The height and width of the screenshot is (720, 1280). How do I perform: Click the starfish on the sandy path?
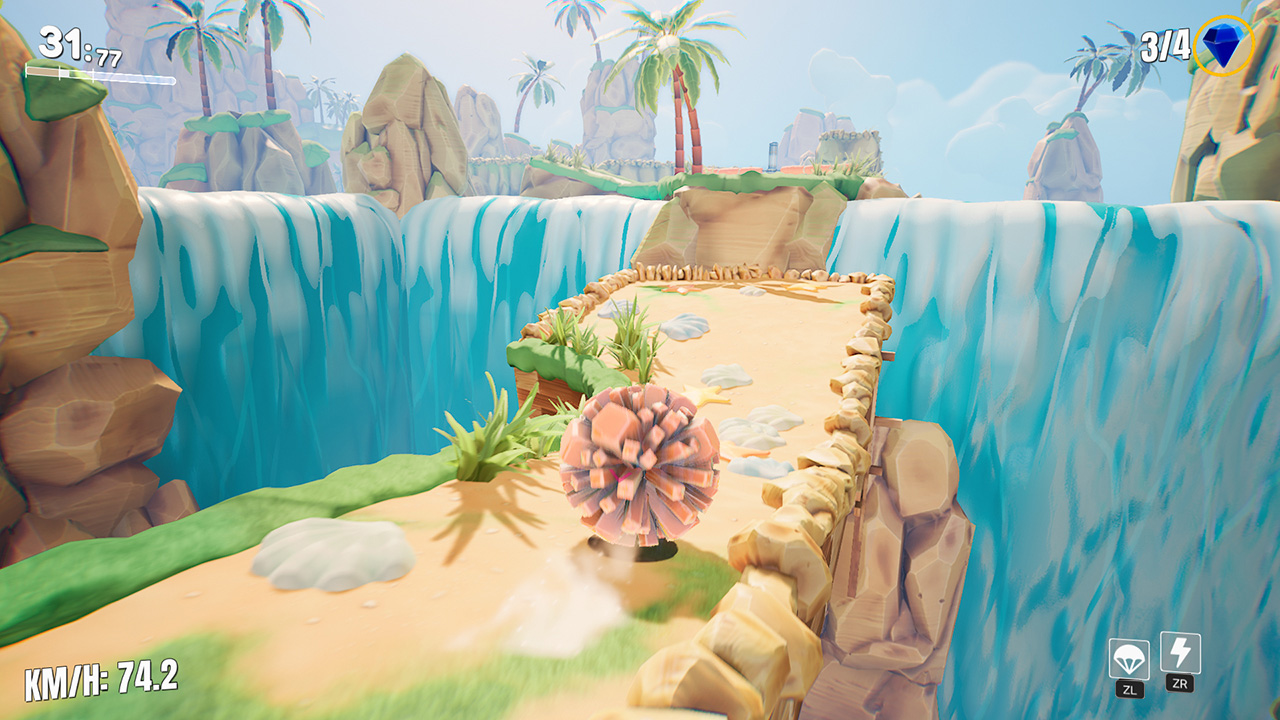(x=707, y=394)
